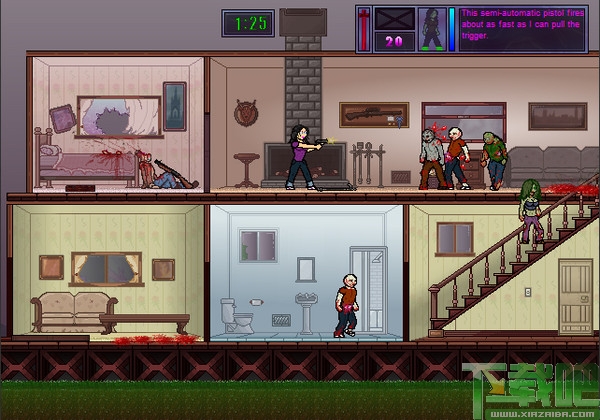600x420 pixels.
Task: Select the weapon slot above the ammo count
Action: pyautogui.click(x=392, y=19)
